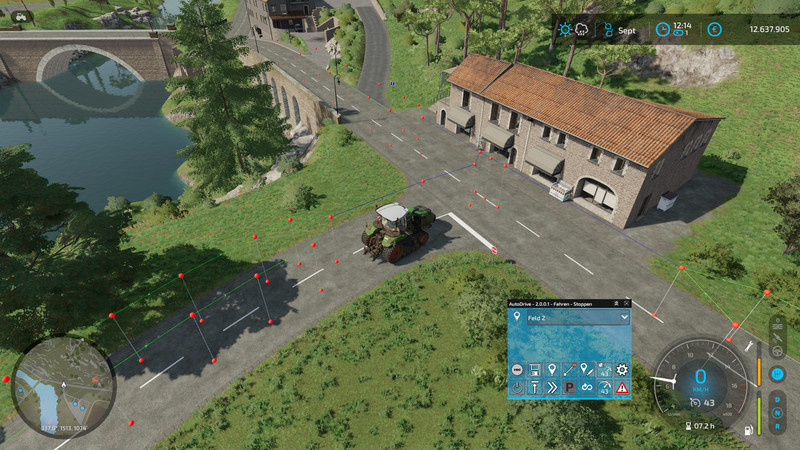Close the AutoDrive panel

[x=627, y=303]
